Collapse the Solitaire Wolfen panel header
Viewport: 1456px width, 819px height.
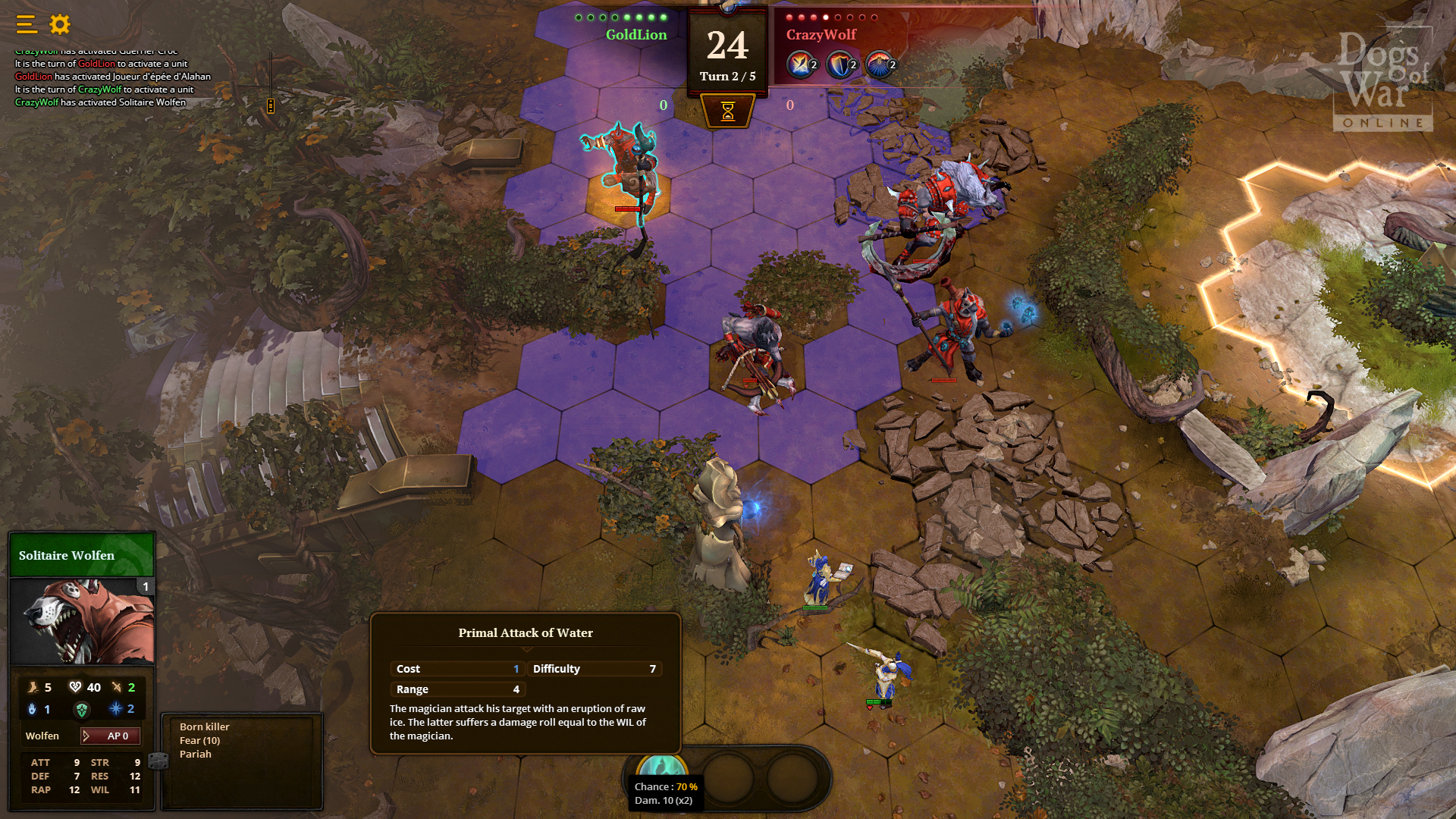pyautogui.click(x=81, y=555)
